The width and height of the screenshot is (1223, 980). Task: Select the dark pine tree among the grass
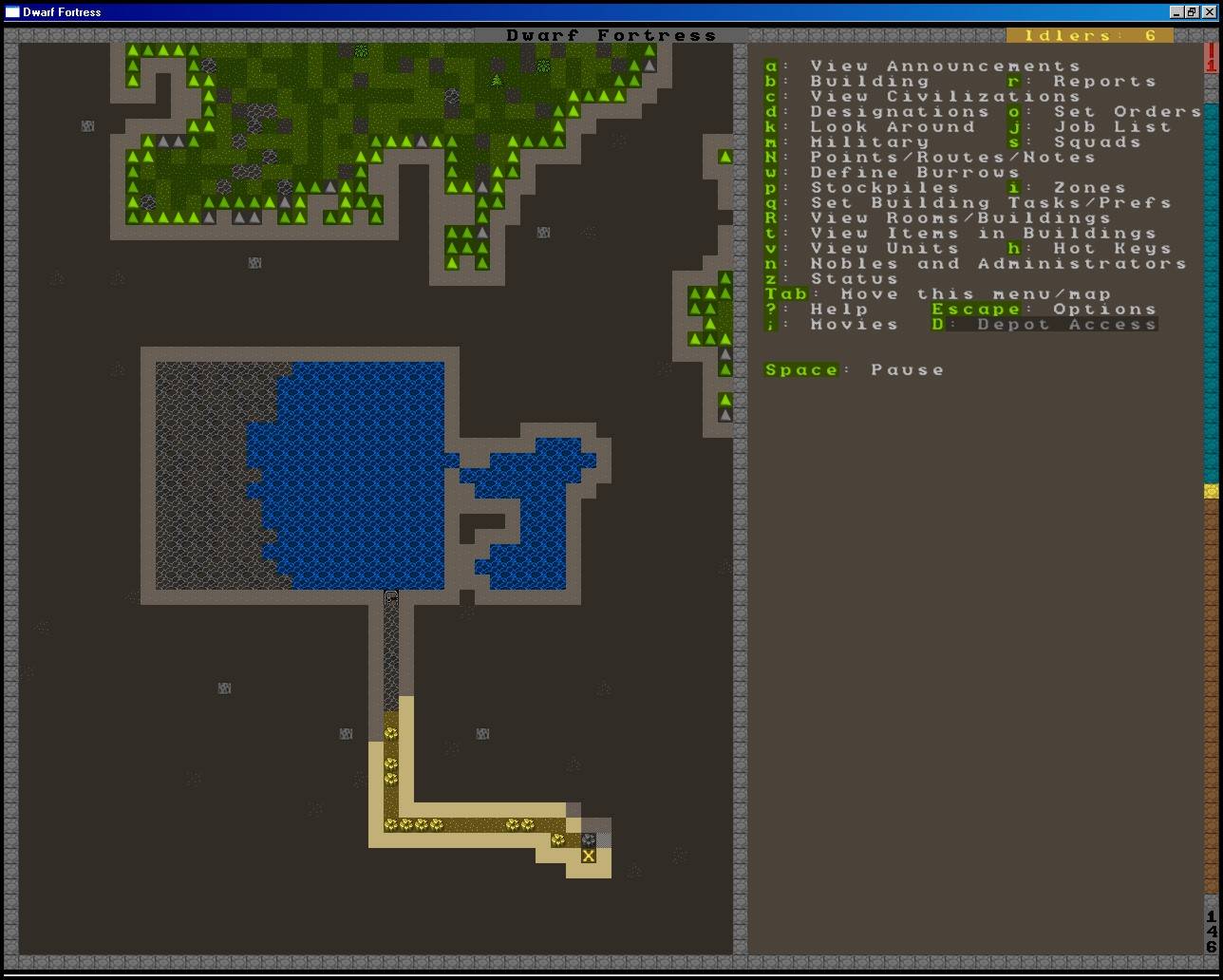point(495,82)
